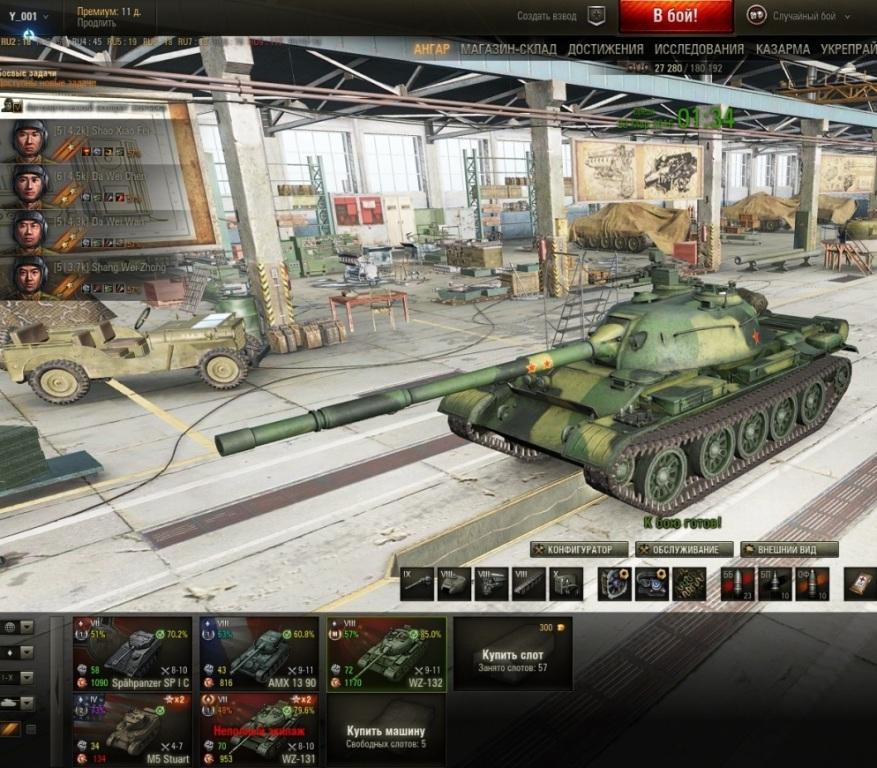Pick the WZ-131 tank in the carousel

[x=258, y=729]
